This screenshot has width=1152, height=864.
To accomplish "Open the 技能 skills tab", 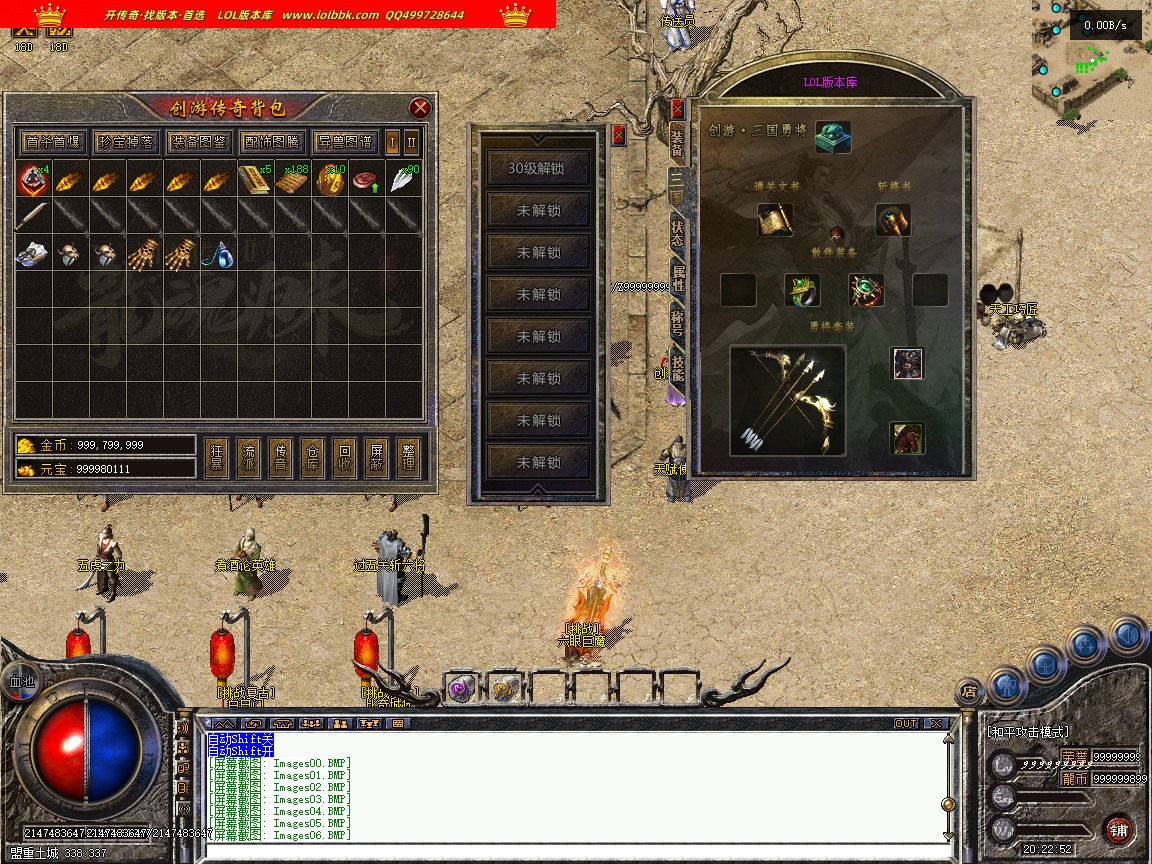I will click(677, 368).
